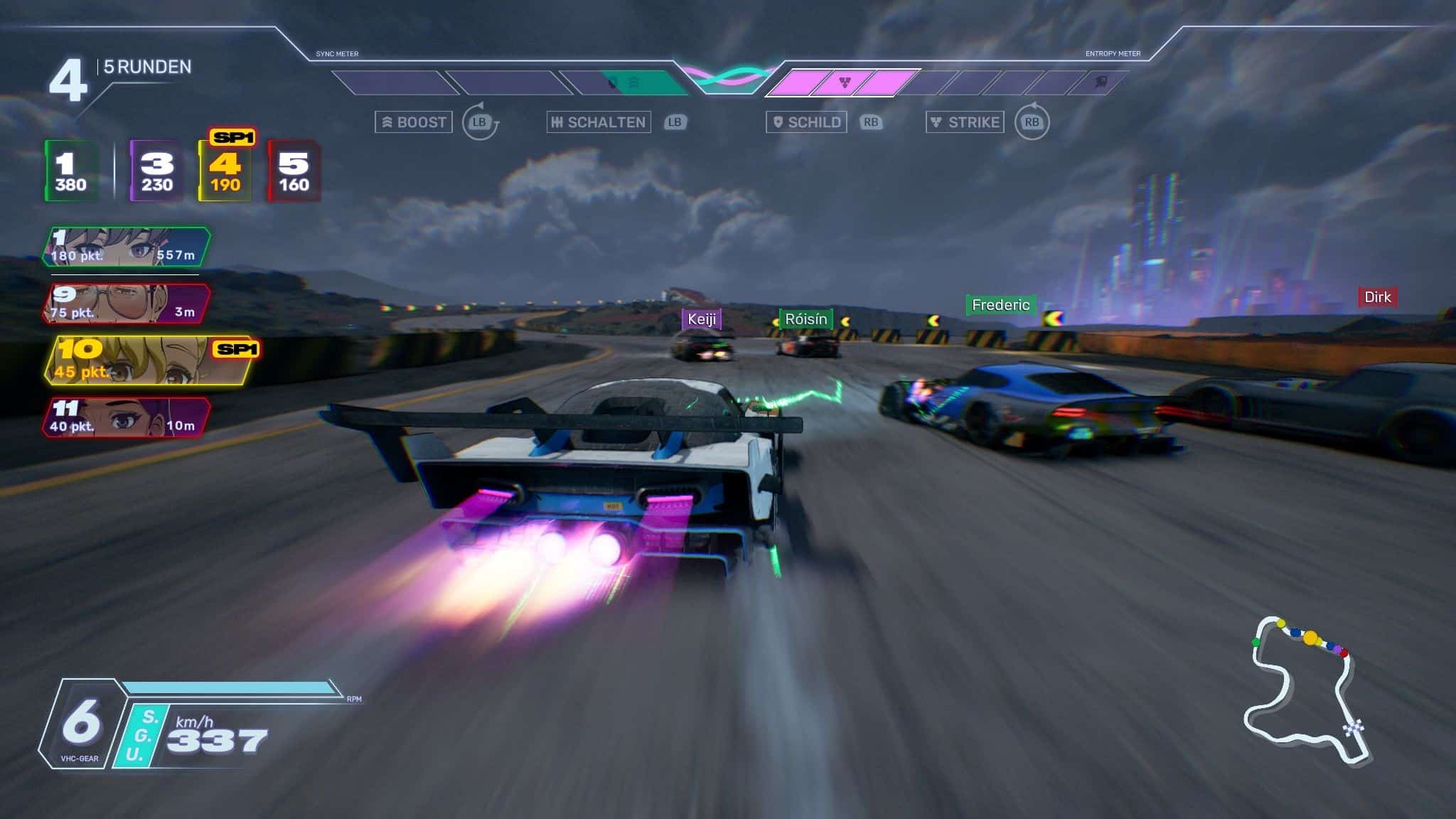The image size is (1456, 819).
Task: Select the purple team 3 score card
Action: click(x=156, y=171)
